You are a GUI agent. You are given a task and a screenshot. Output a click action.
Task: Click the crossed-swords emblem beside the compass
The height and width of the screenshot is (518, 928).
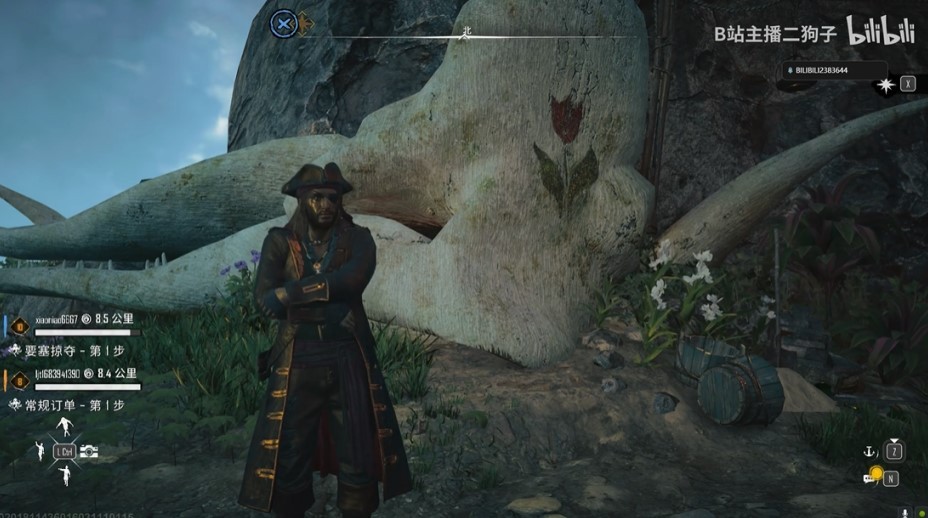pyautogui.click(x=284, y=24)
